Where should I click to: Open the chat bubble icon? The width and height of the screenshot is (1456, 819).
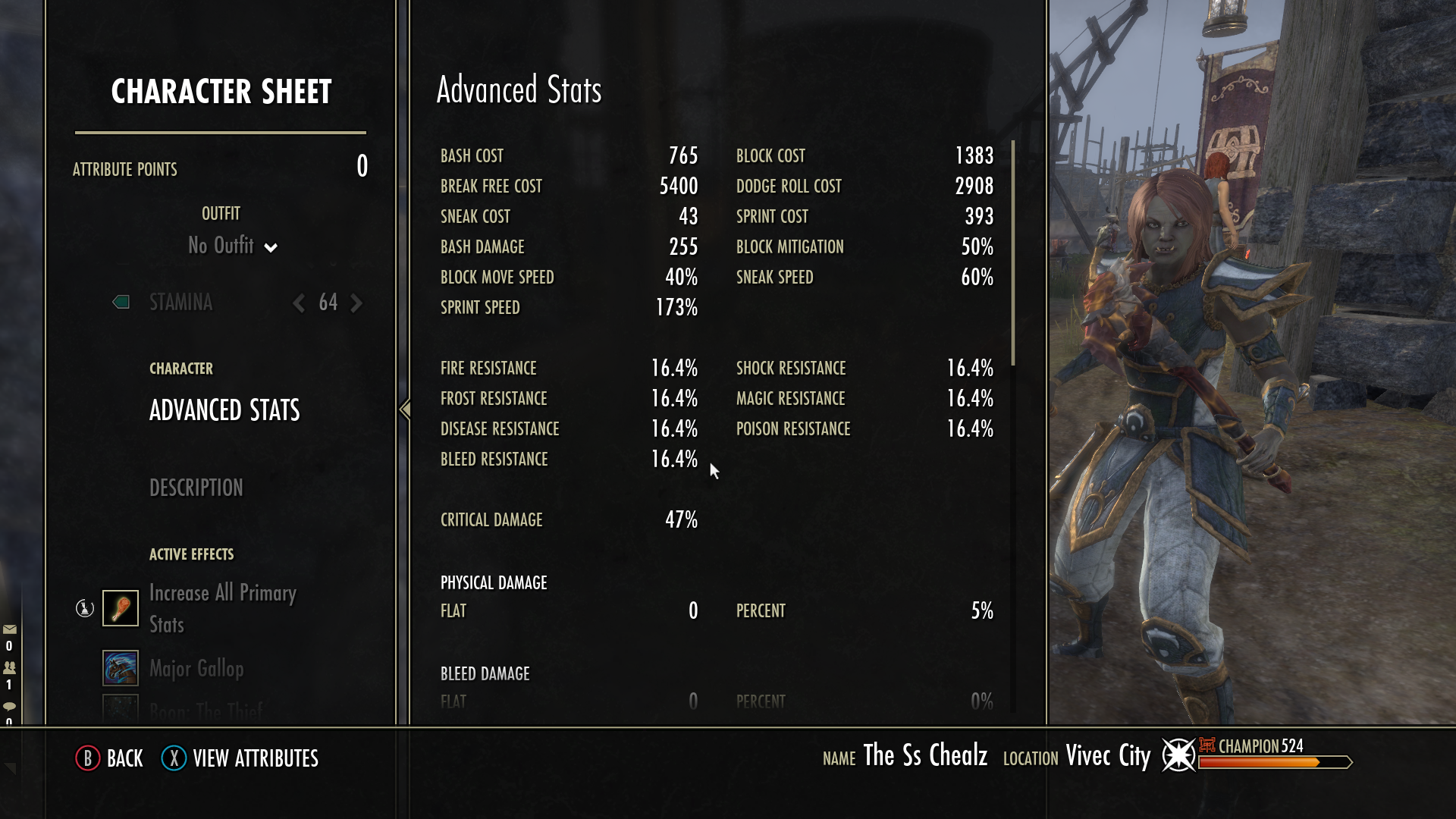[10, 703]
